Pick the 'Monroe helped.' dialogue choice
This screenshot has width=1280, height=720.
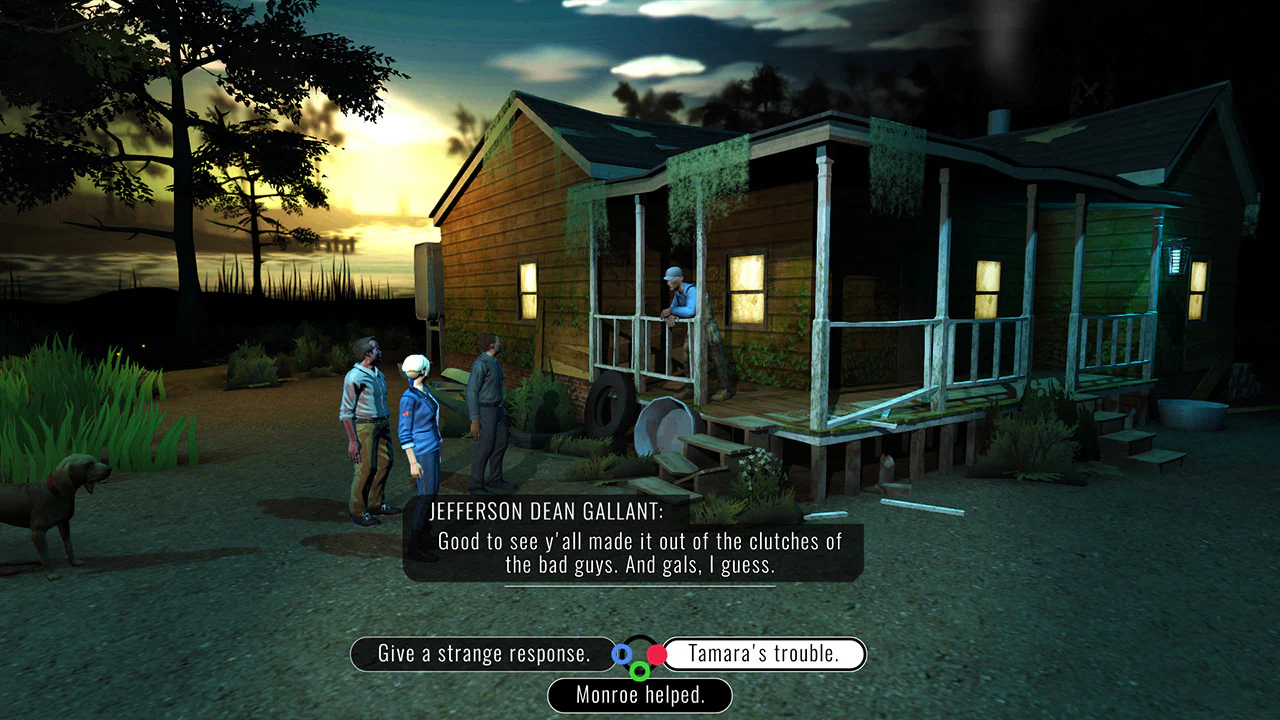point(640,695)
